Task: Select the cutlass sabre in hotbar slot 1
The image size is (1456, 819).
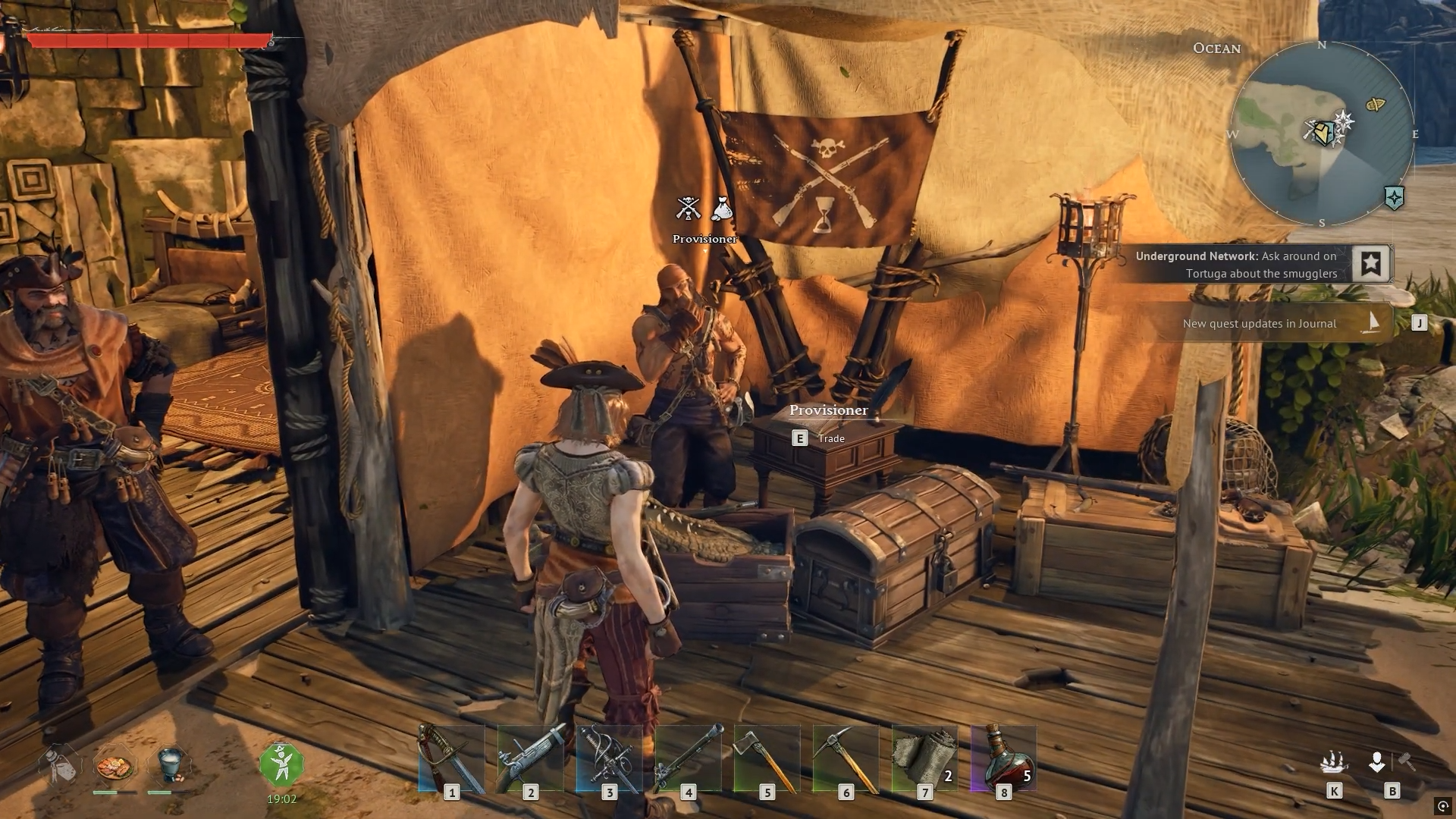Action: coord(450,758)
